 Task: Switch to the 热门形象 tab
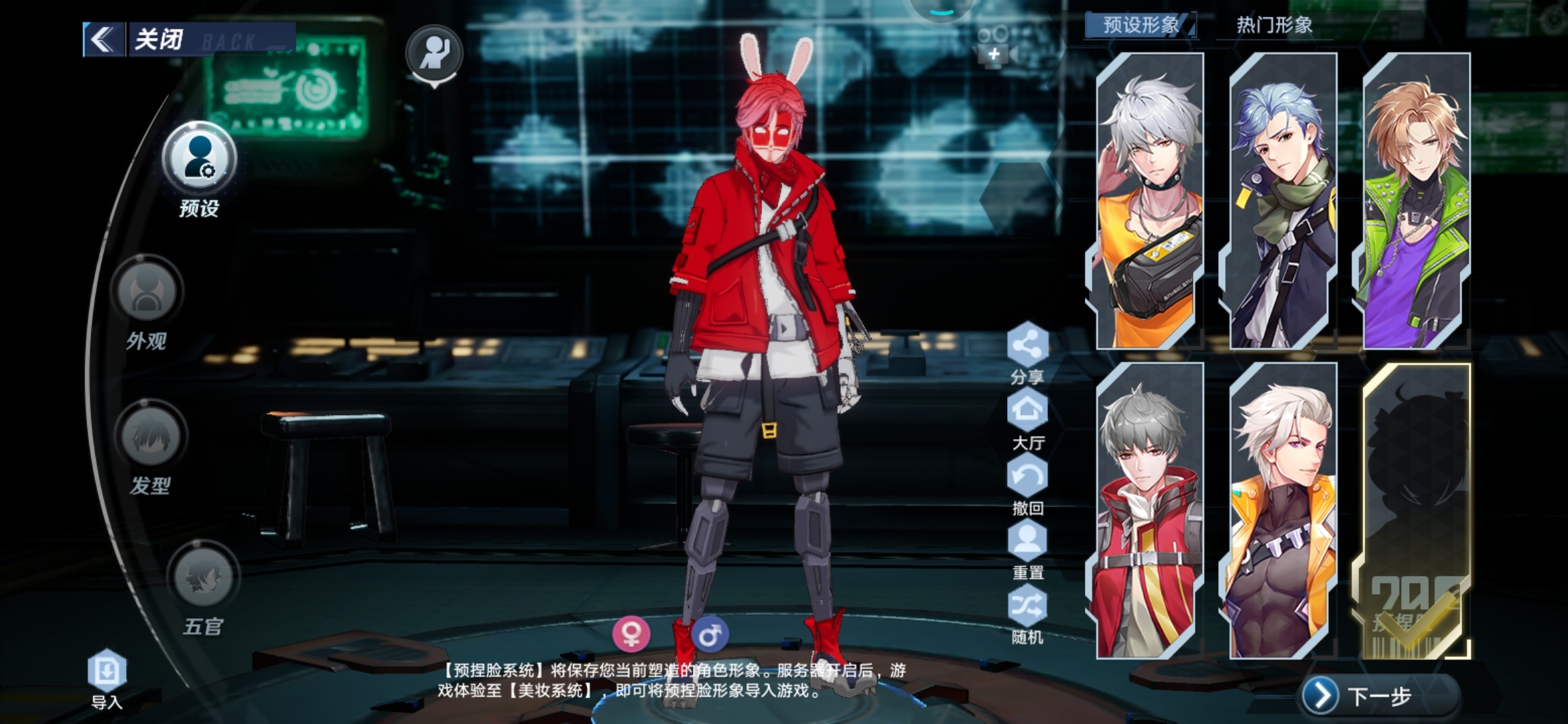click(1274, 25)
